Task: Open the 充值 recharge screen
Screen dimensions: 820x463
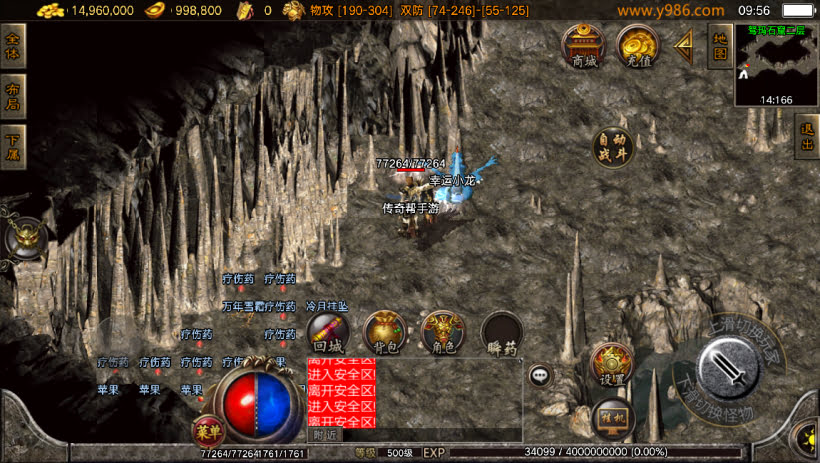Action: point(637,46)
